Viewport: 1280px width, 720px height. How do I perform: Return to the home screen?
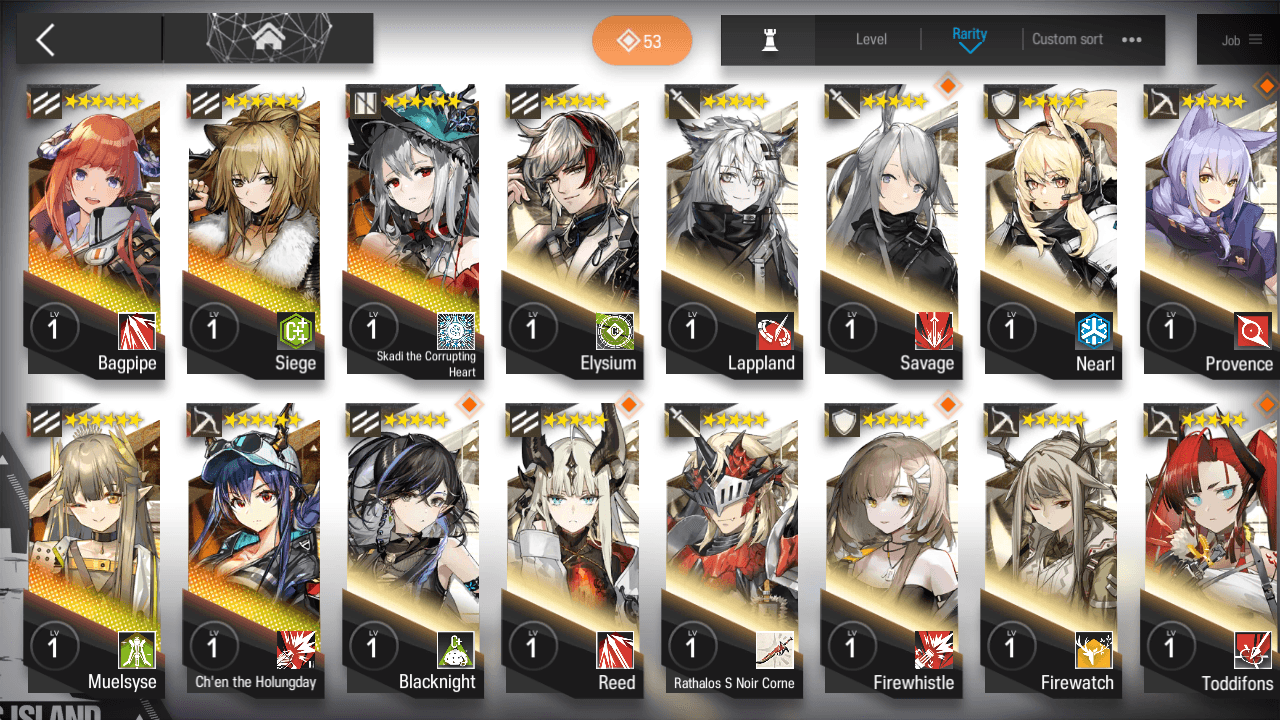pos(267,39)
